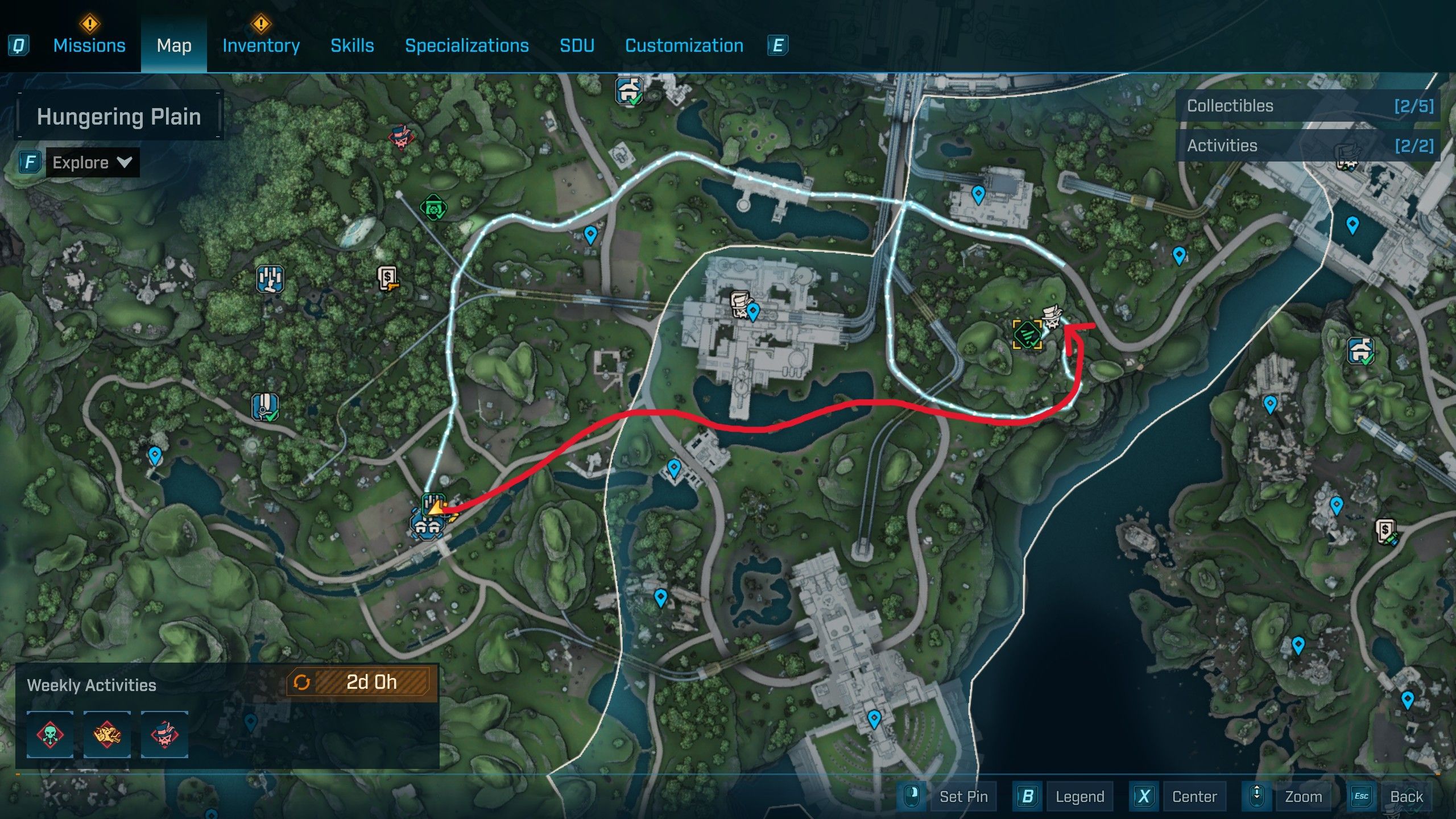This screenshot has height=819, width=1456.
Task: Switch to the Missions tab
Action: (x=89, y=45)
